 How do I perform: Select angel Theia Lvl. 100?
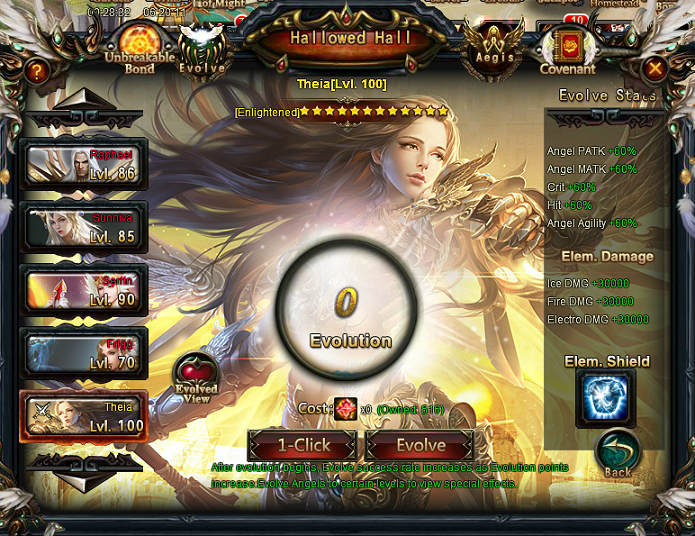coord(84,416)
